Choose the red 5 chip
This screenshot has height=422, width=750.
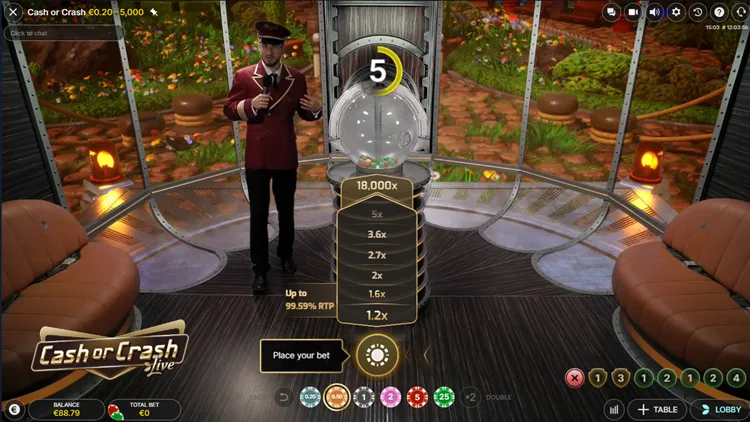tap(416, 397)
